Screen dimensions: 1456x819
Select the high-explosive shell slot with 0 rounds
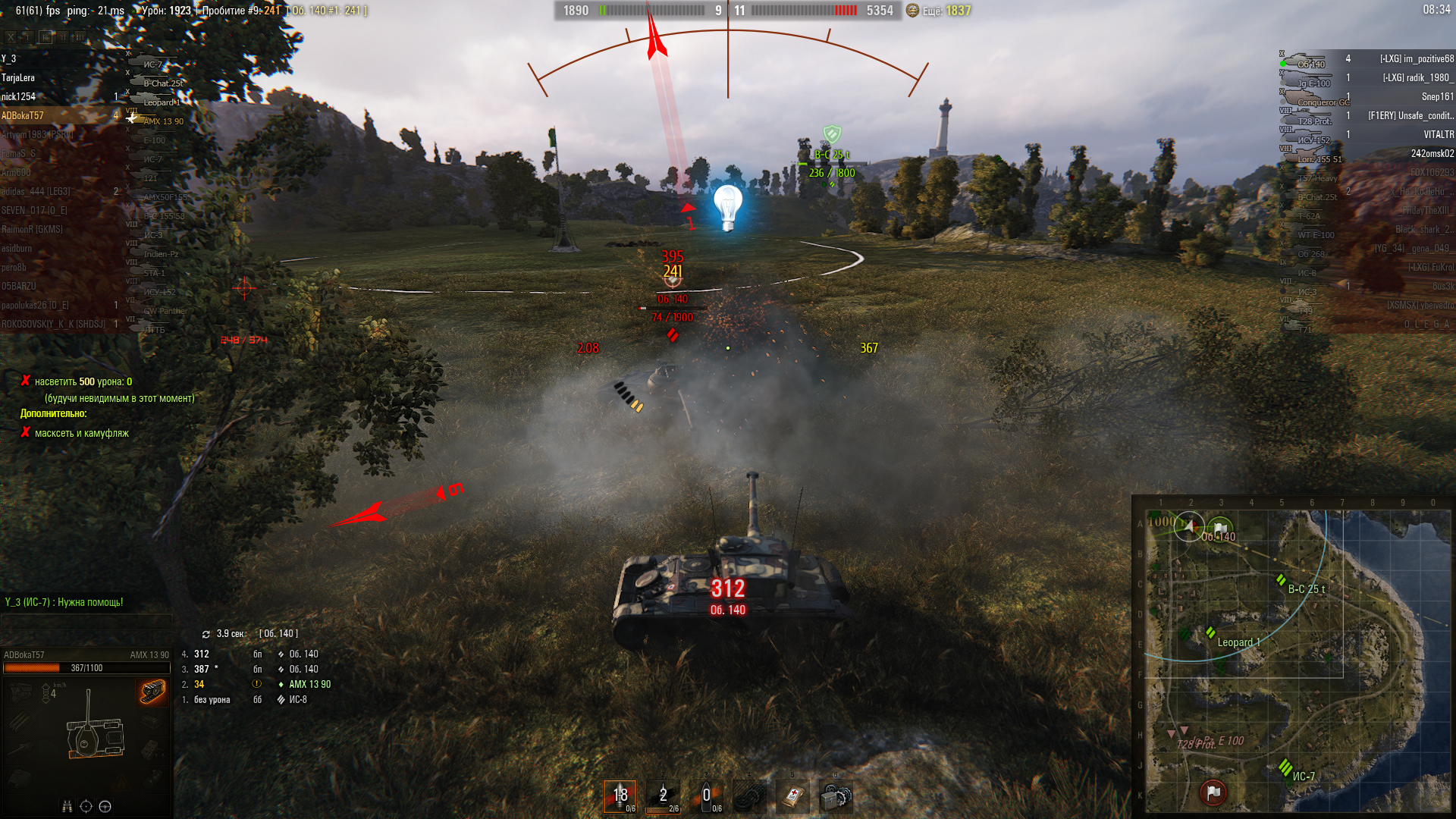pyautogui.click(x=706, y=796)
